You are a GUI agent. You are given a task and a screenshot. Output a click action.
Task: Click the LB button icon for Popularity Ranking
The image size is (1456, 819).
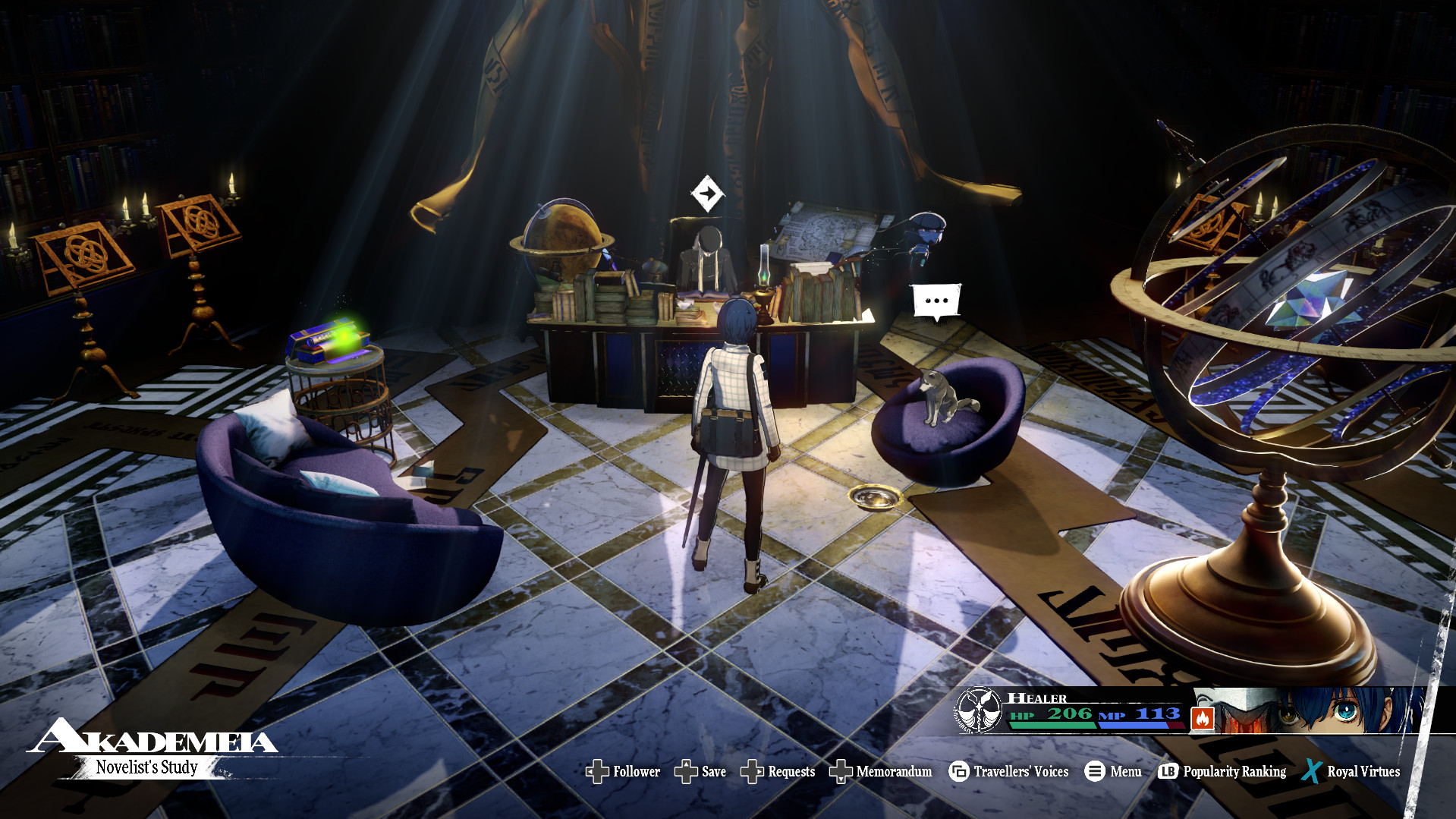[x=1168, y=771]
